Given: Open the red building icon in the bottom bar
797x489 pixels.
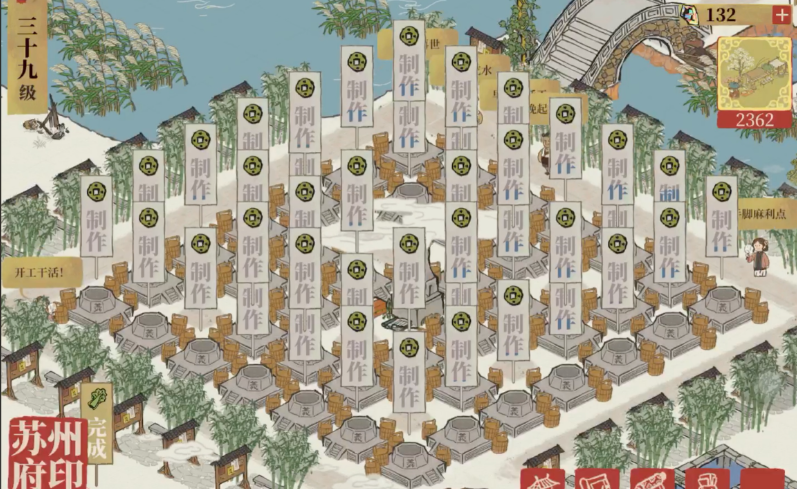Looking at the screenshot, I should click(x=543, y=481).
